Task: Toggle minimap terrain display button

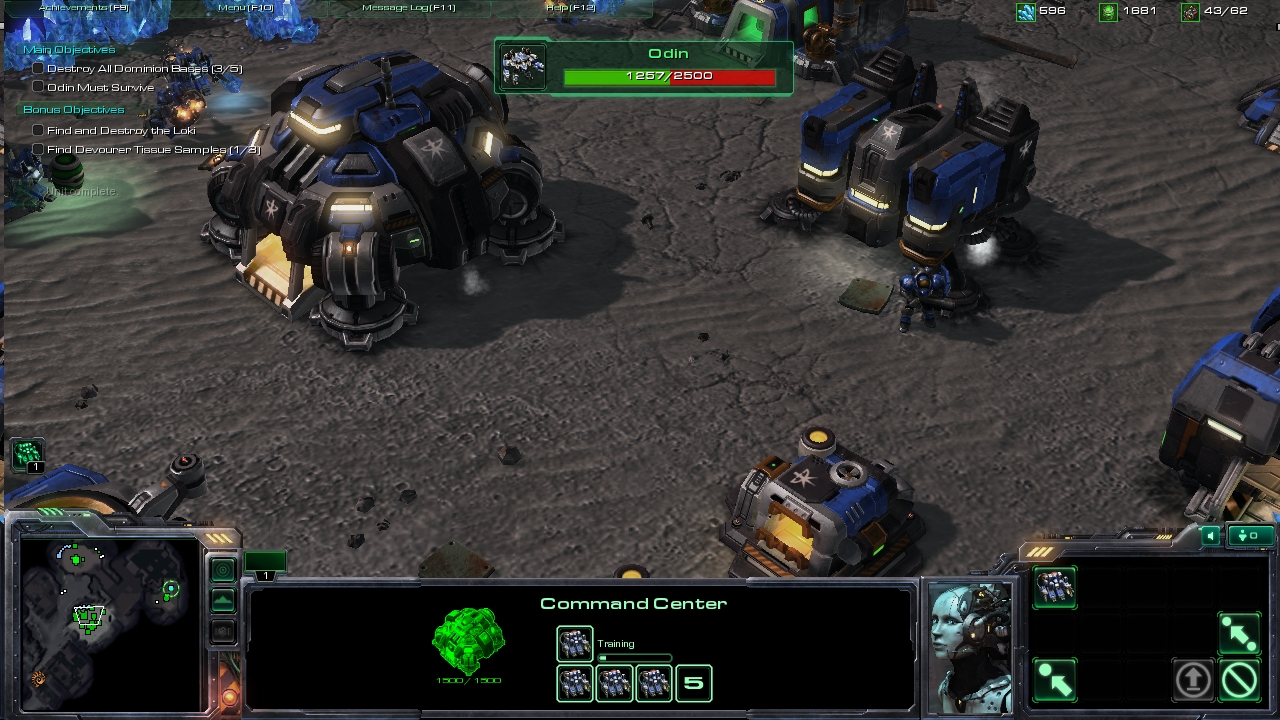Action: 223,600
